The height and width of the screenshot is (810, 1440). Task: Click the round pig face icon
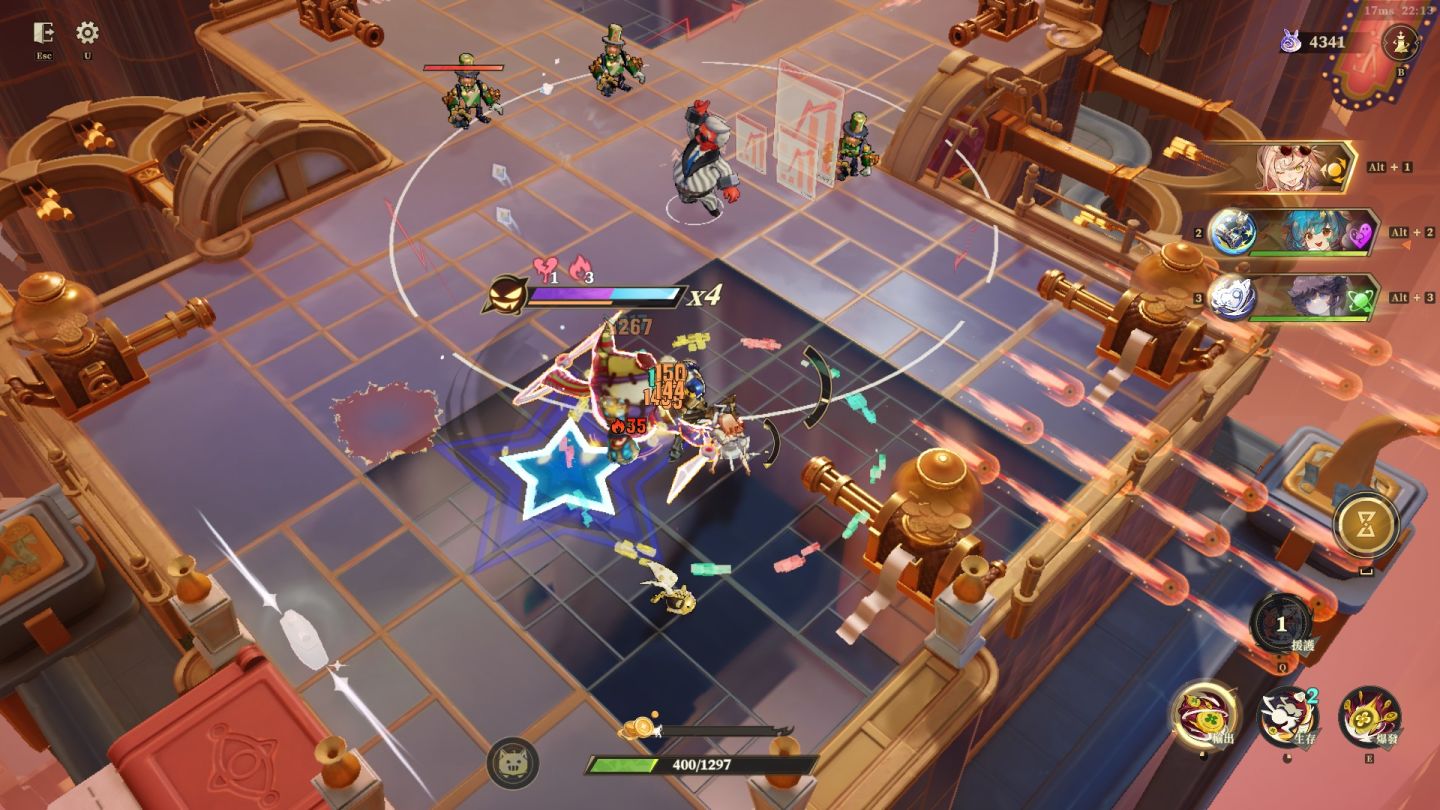tap(512, 764)
